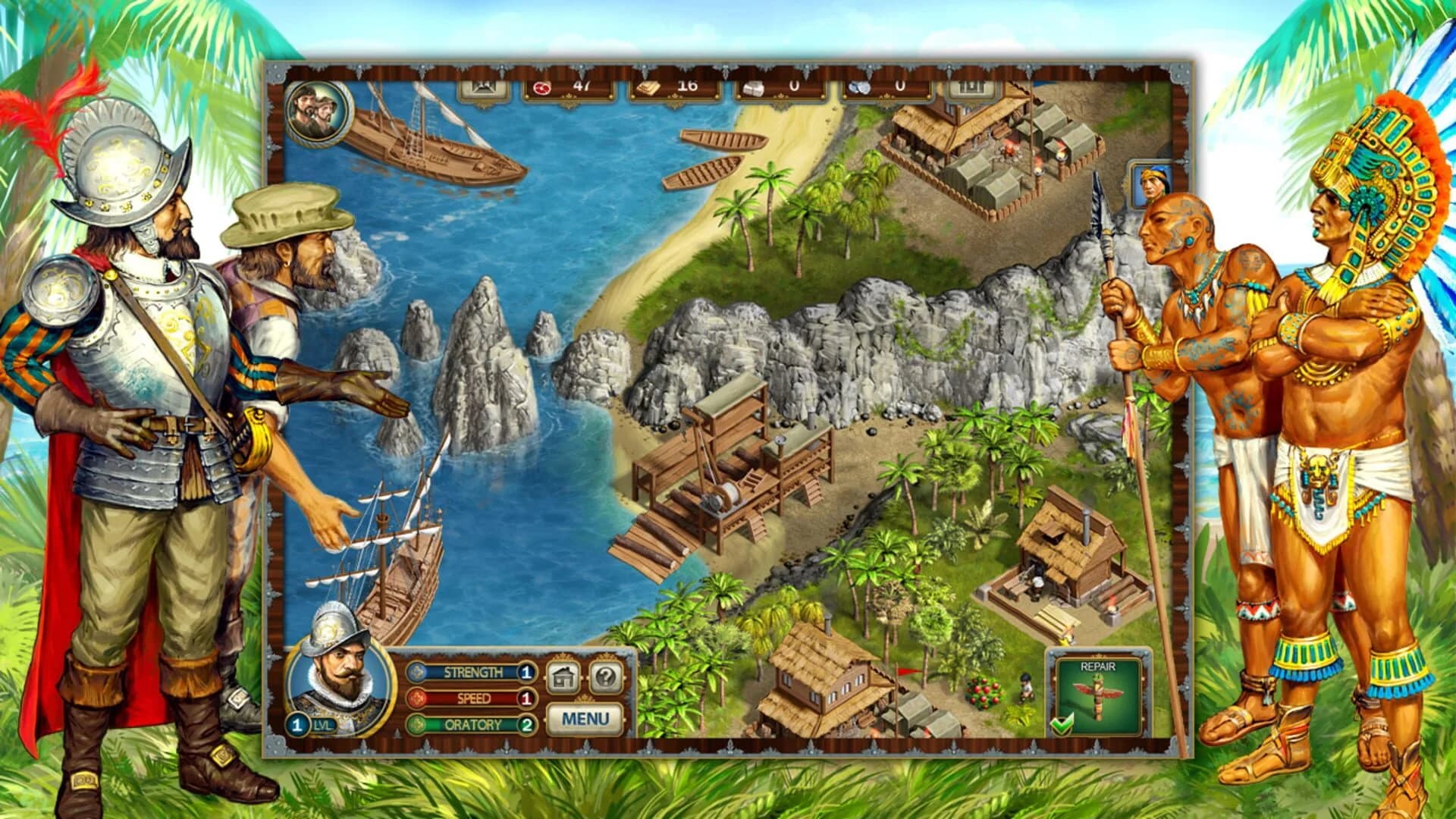Select the Home icon near the stat bars
Image resolution: width=1456 pixels, height=819 pixels.
562,676
